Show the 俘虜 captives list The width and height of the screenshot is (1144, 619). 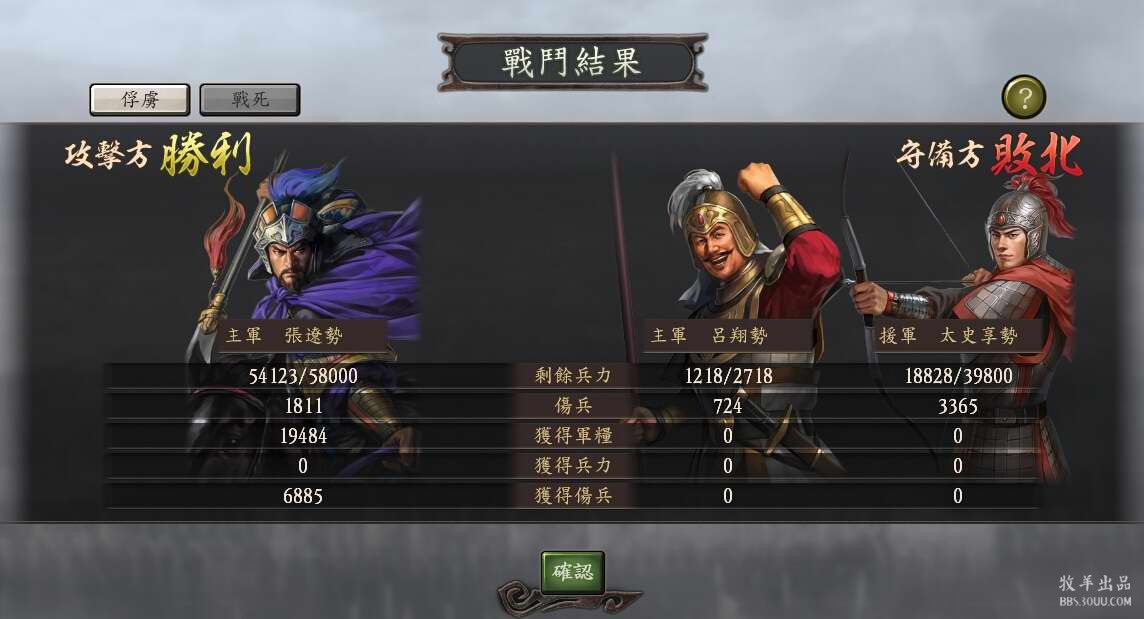140,99
